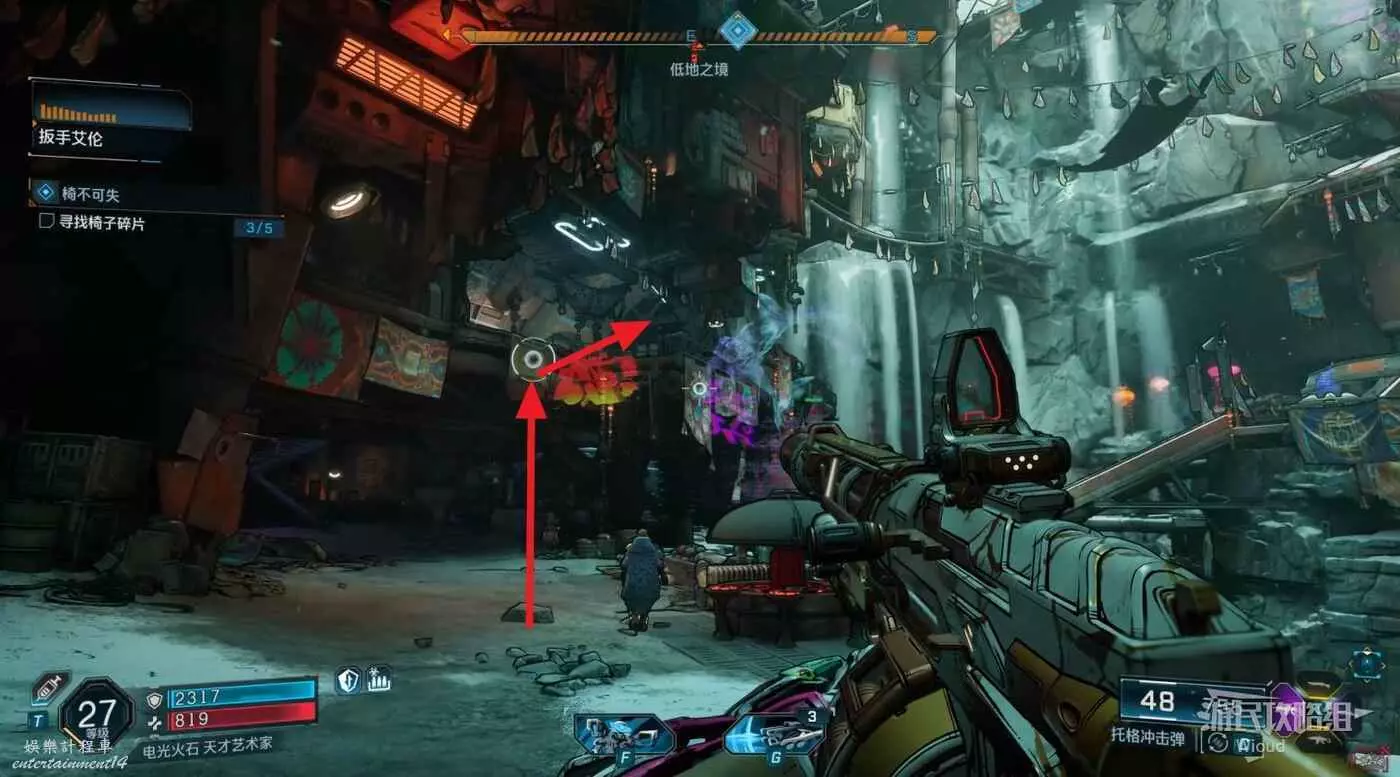Image resolution: width=1400 pixels, height=777 pixels.
Task: Inspect the shield-with-bolt status effect icon
Action: tap(347, 680)
